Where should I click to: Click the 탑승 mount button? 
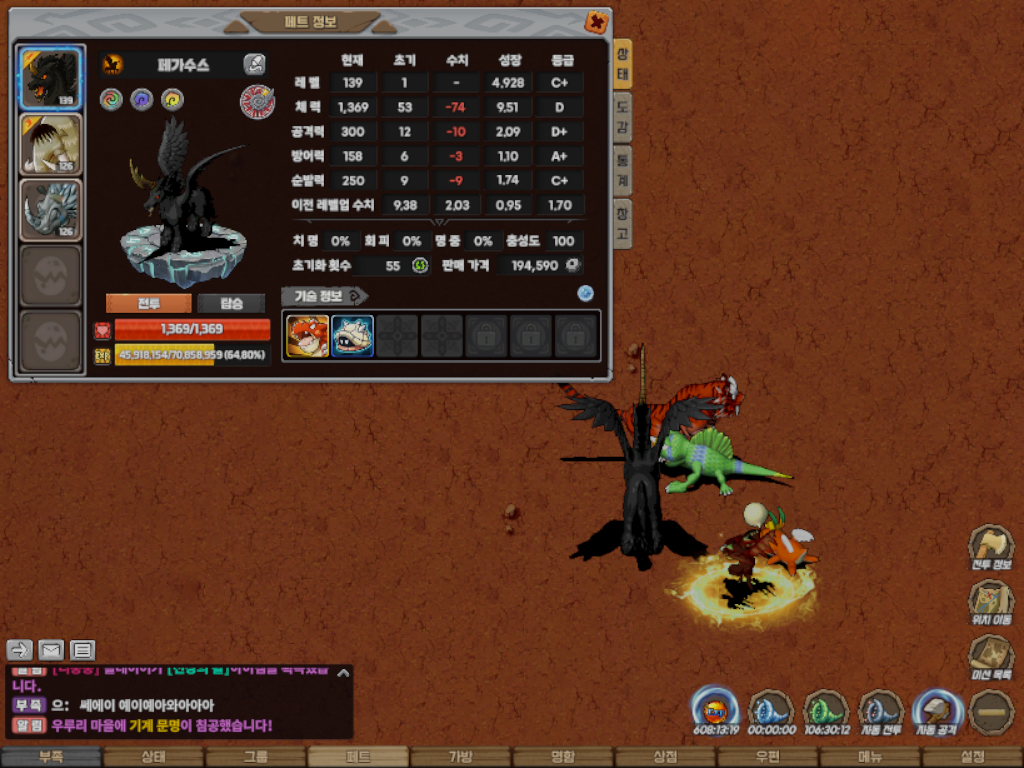231,304
